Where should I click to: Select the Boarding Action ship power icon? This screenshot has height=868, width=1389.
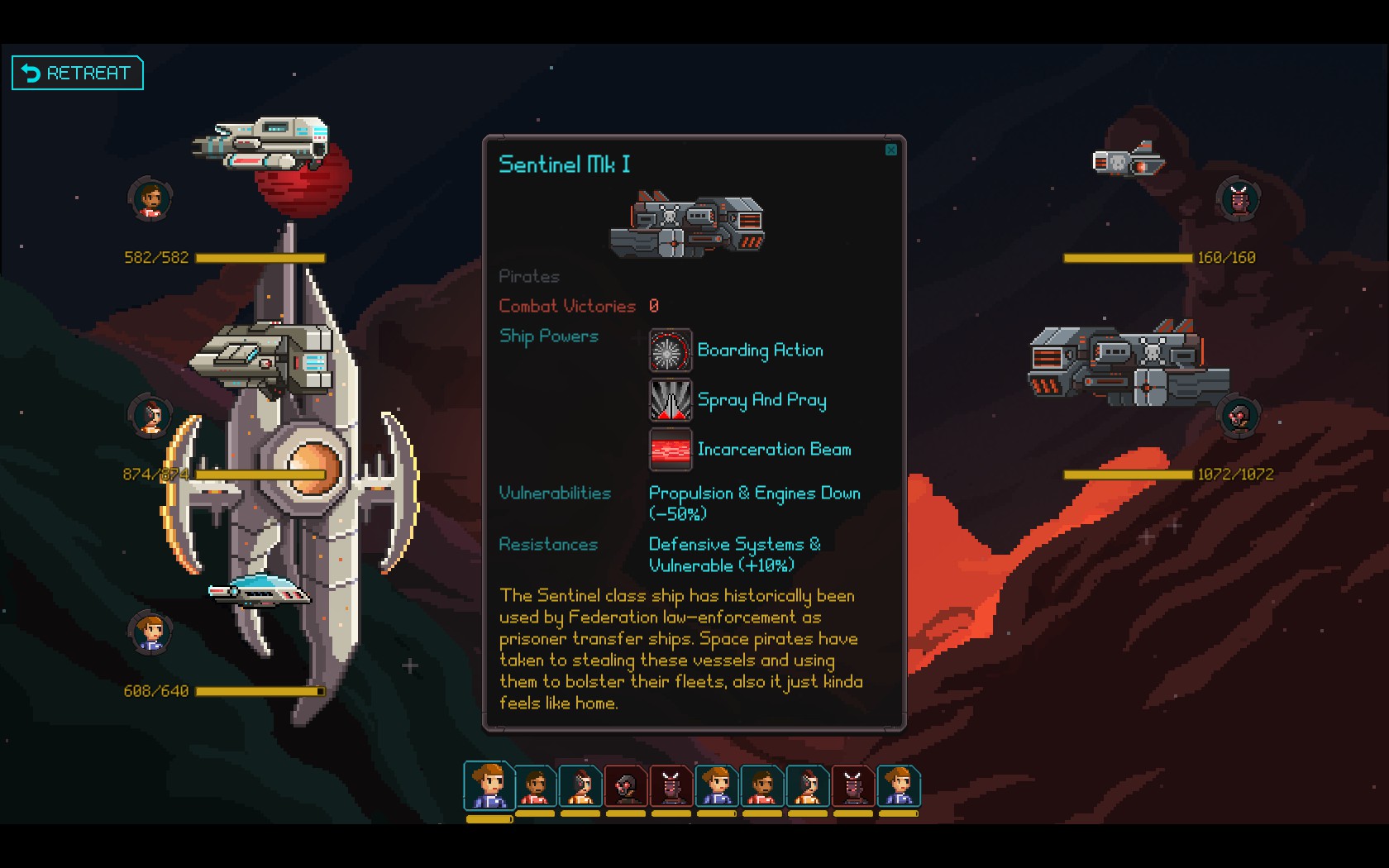point(671,350)
